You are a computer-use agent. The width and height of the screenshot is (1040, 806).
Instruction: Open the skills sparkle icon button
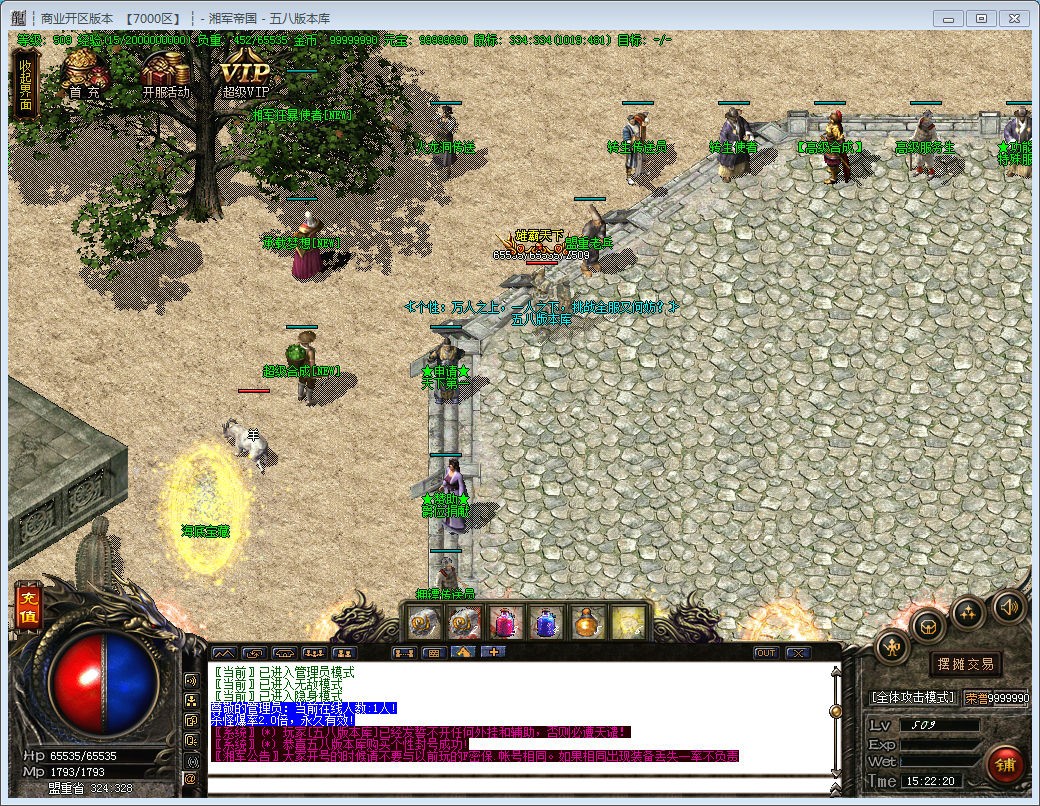tap(968, 613)
